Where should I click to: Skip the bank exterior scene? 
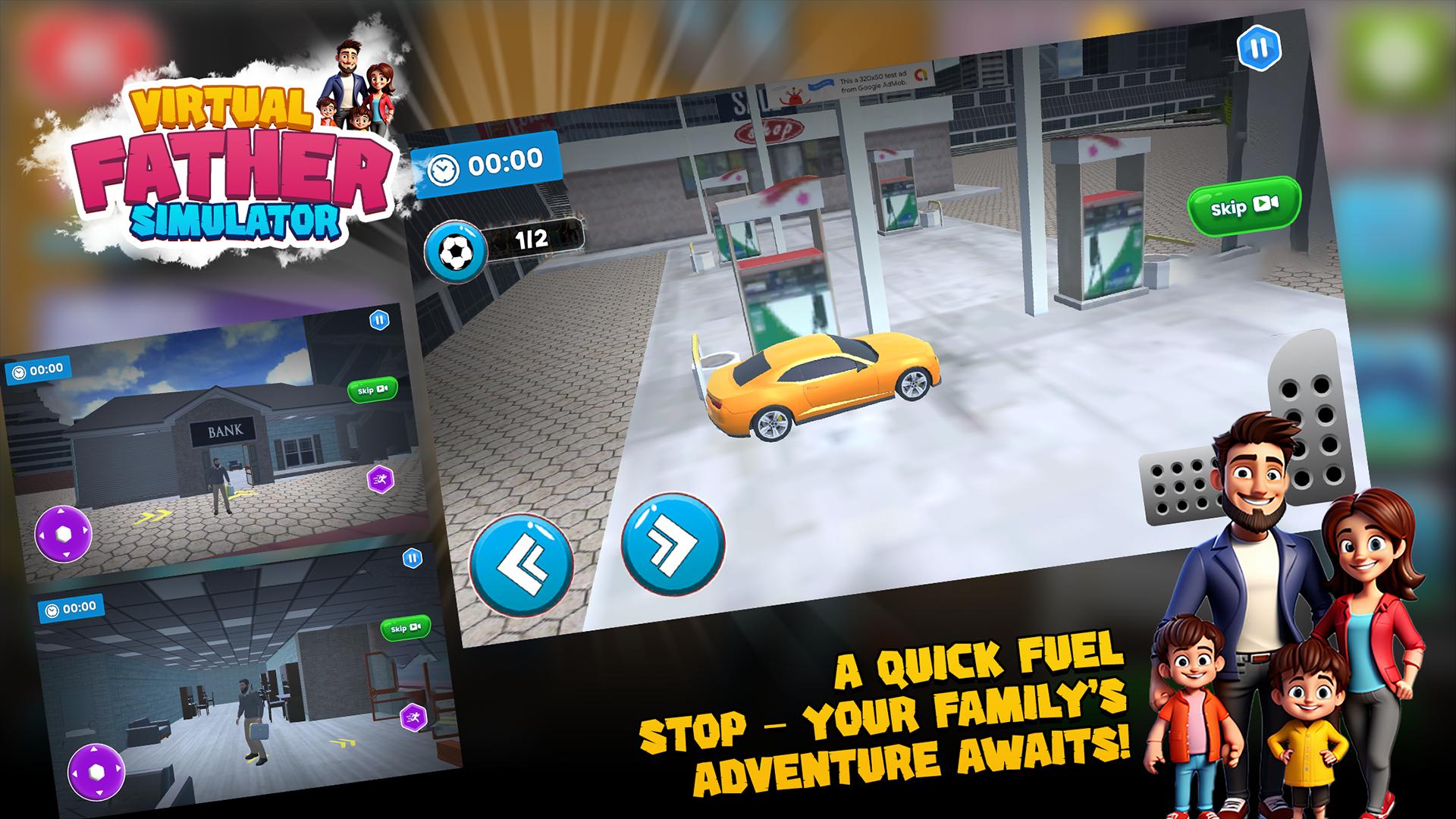pos(372,390)
